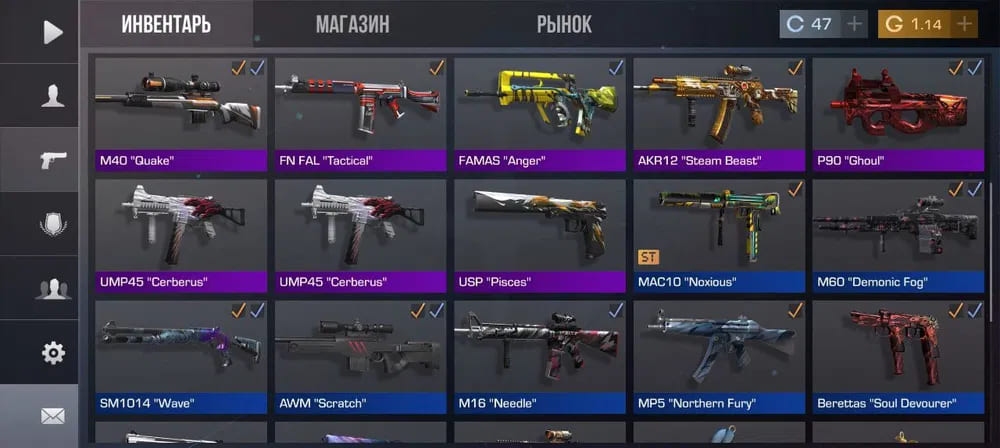The width and height of the screenshot is (1000, 448).
Task: Add gold with the plus button
Action: pyautogui.click(x=964, y=24)
